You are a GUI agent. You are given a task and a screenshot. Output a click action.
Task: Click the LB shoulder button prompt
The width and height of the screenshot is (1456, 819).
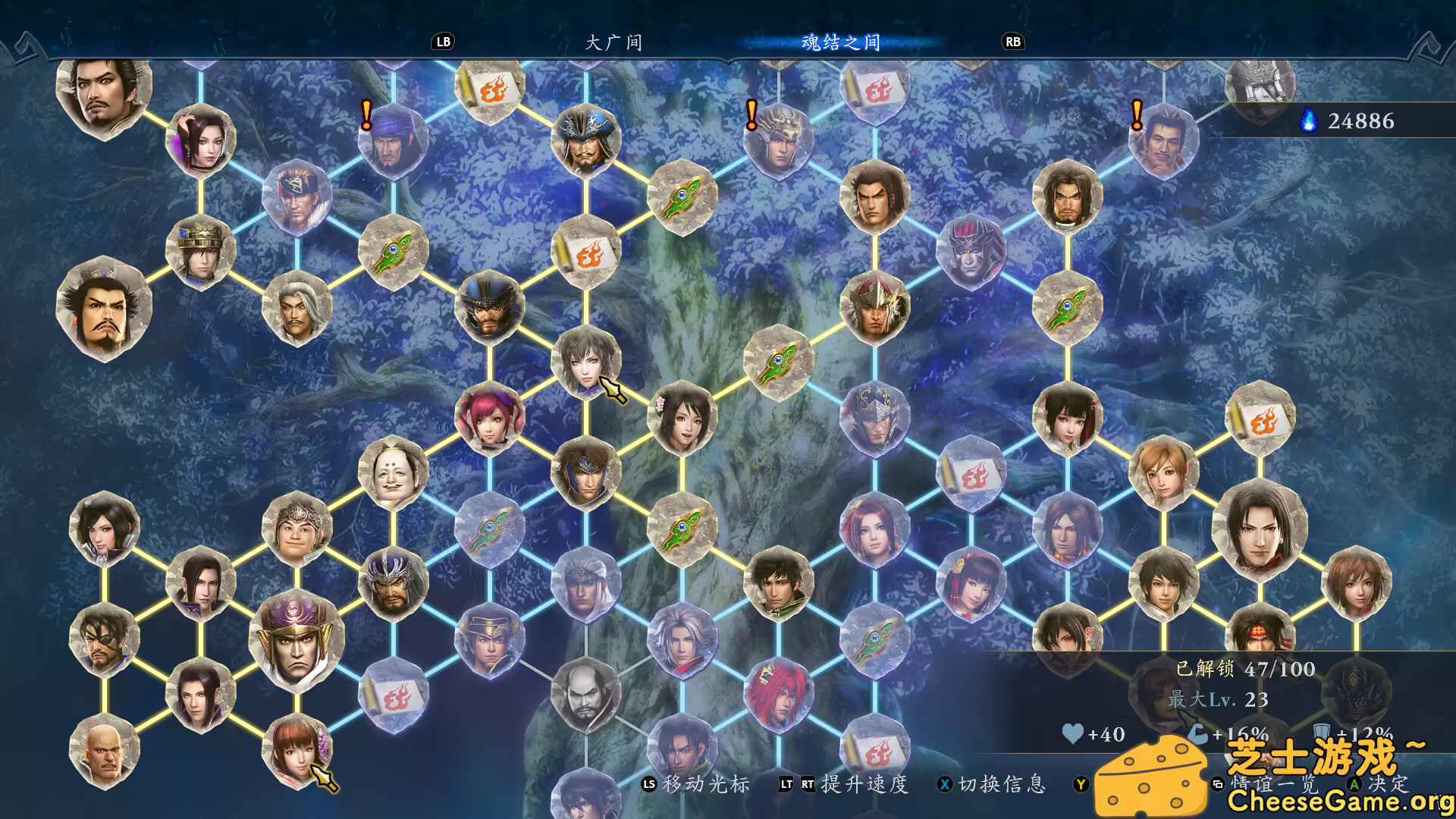(443, 42)
